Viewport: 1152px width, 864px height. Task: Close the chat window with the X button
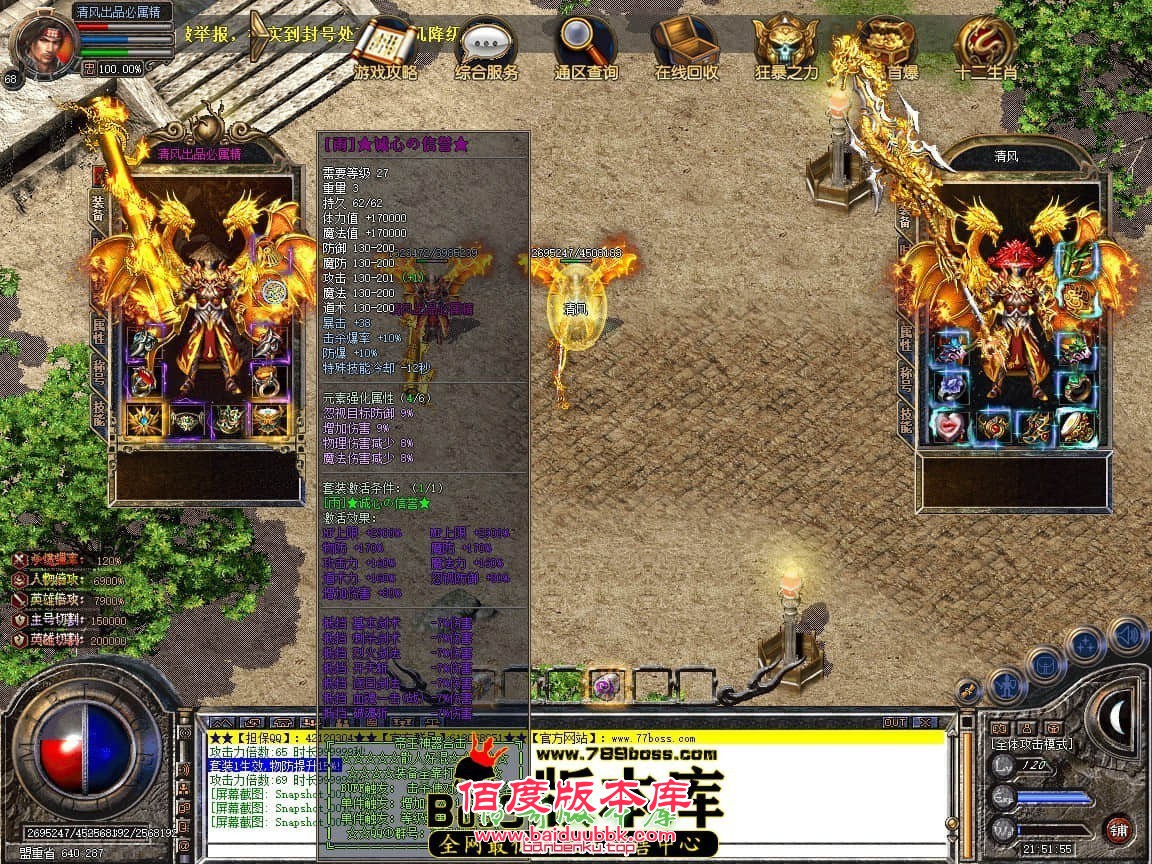(x=924, y=722)
